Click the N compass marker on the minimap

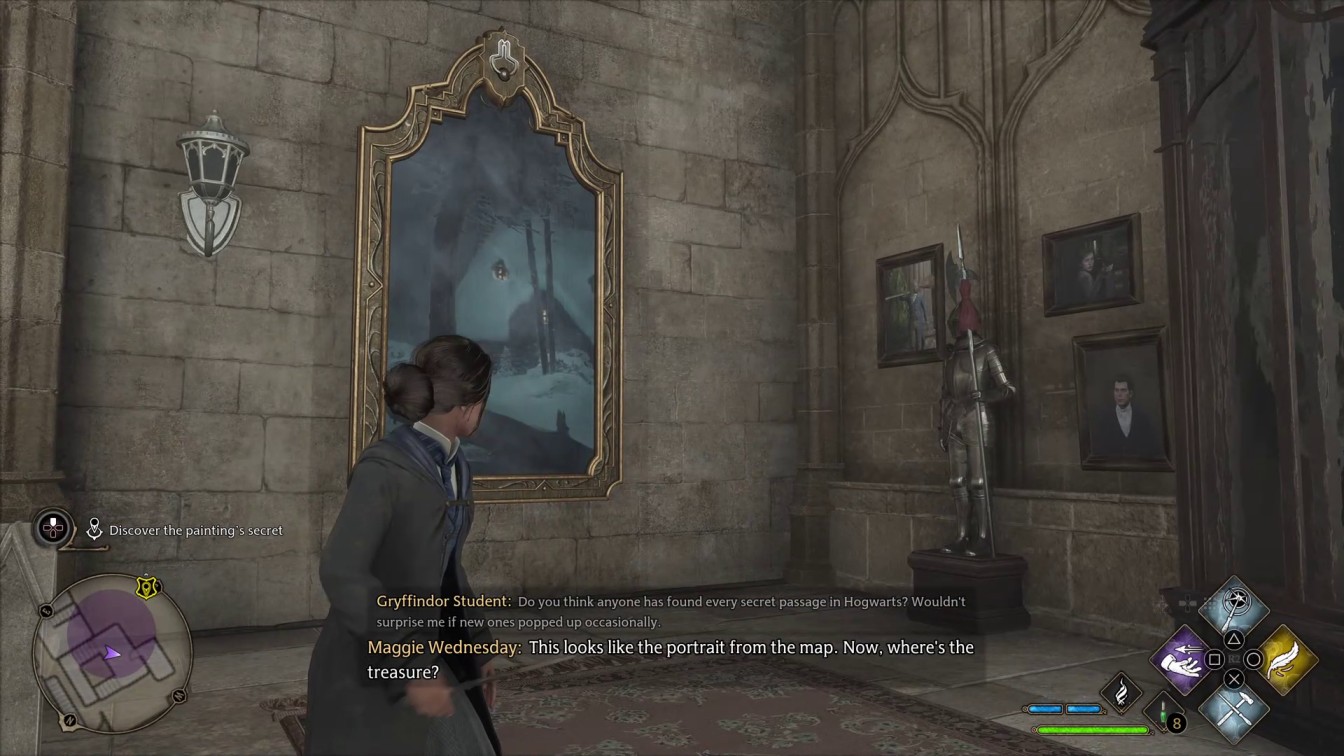69,720
